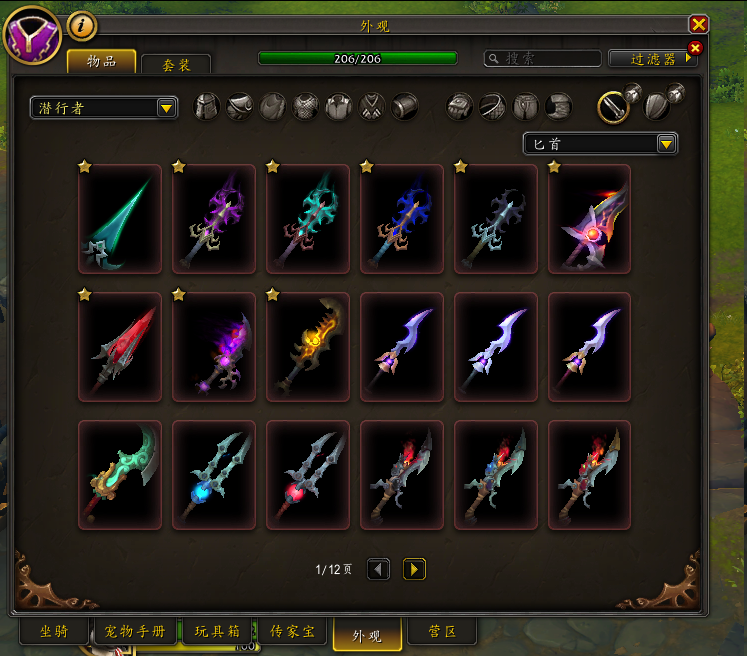Switch to the 套装 sets tab

(x=176, y=63)
